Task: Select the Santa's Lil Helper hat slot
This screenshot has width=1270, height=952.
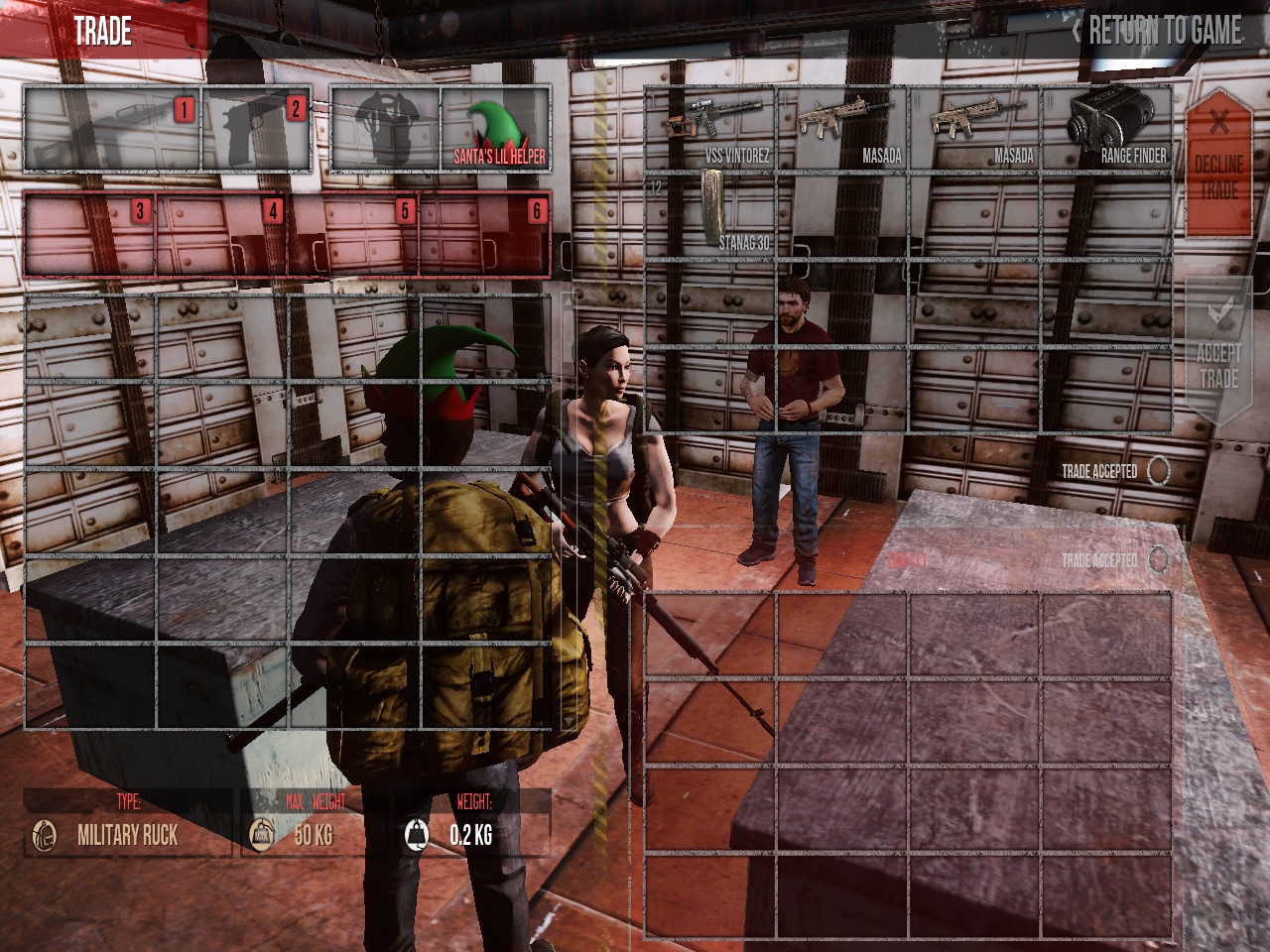Action: tap(495, 130)
